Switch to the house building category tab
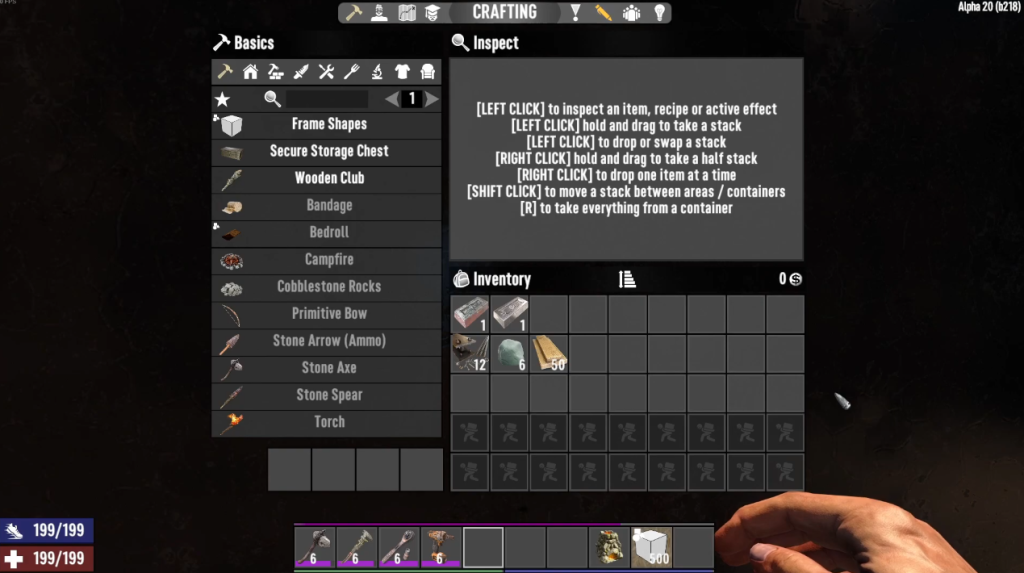Screen dimensions: 1024x573 pos(250,72)
